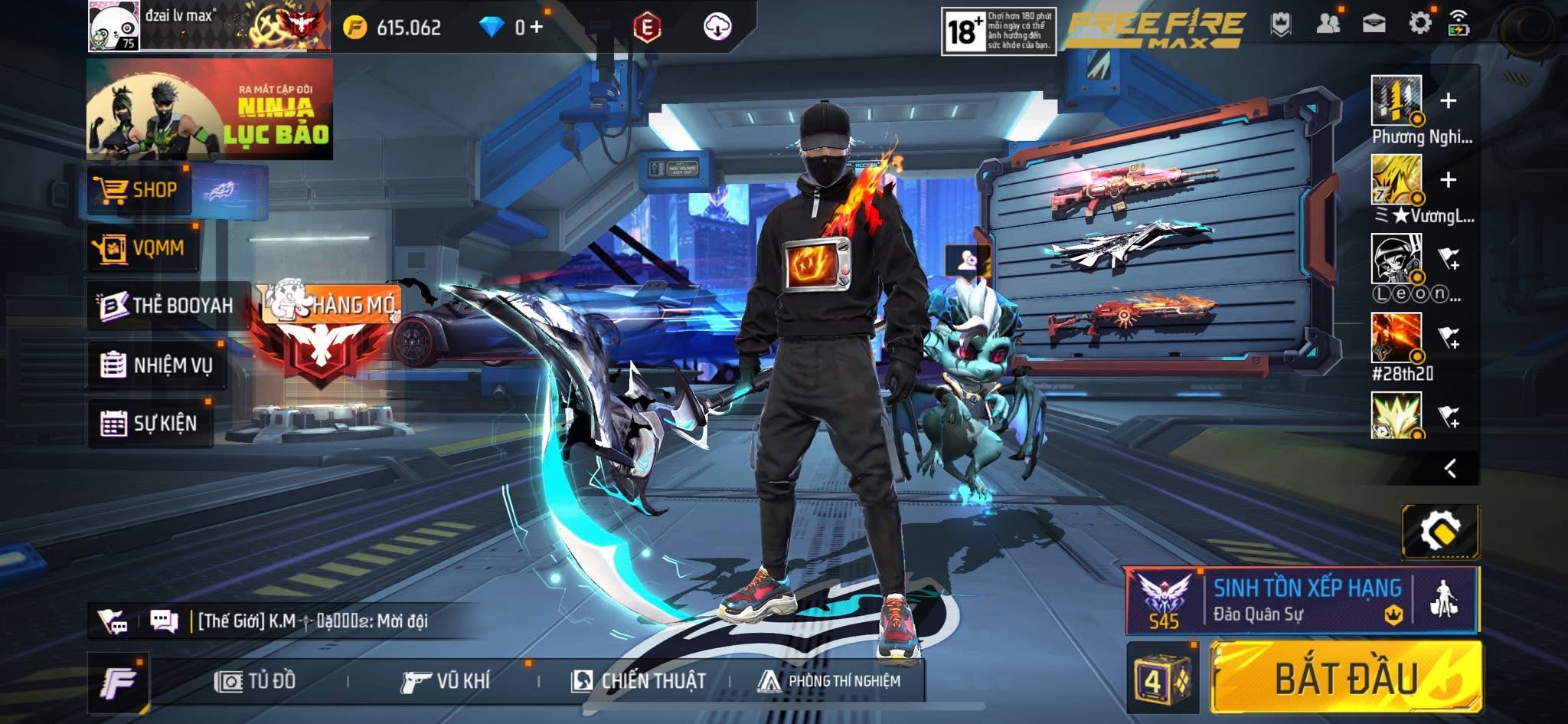Add diamonds with the plus button
This screenshot has height=724, width=1568.
[536, 28]
